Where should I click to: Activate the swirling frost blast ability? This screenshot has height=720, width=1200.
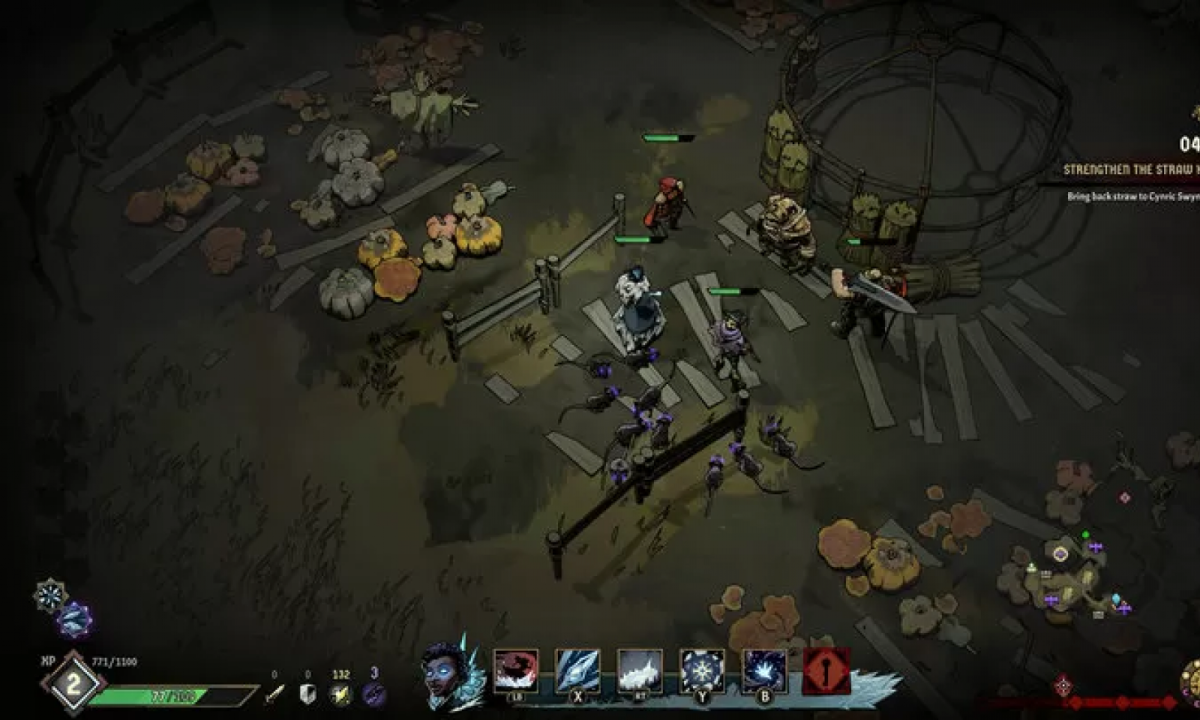(764, 670)
